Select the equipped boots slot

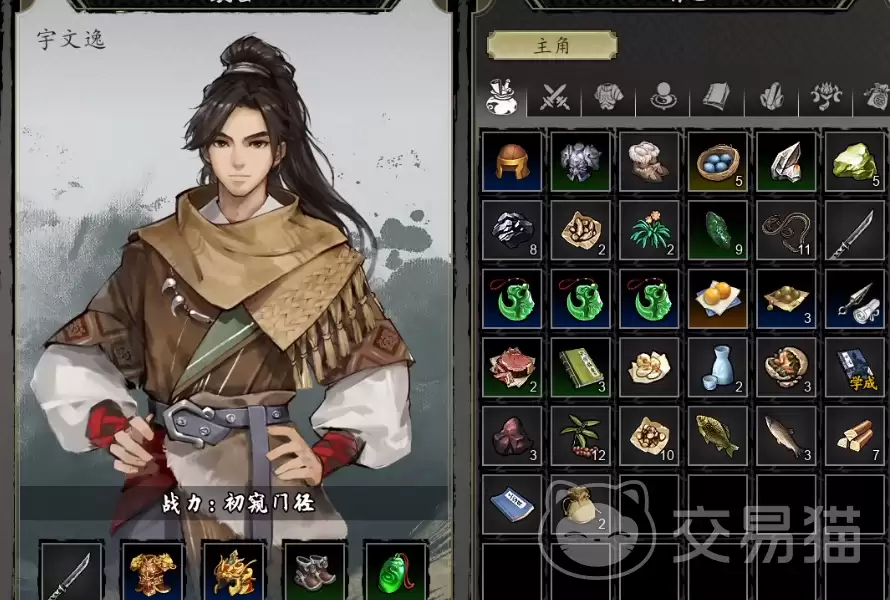314,571
